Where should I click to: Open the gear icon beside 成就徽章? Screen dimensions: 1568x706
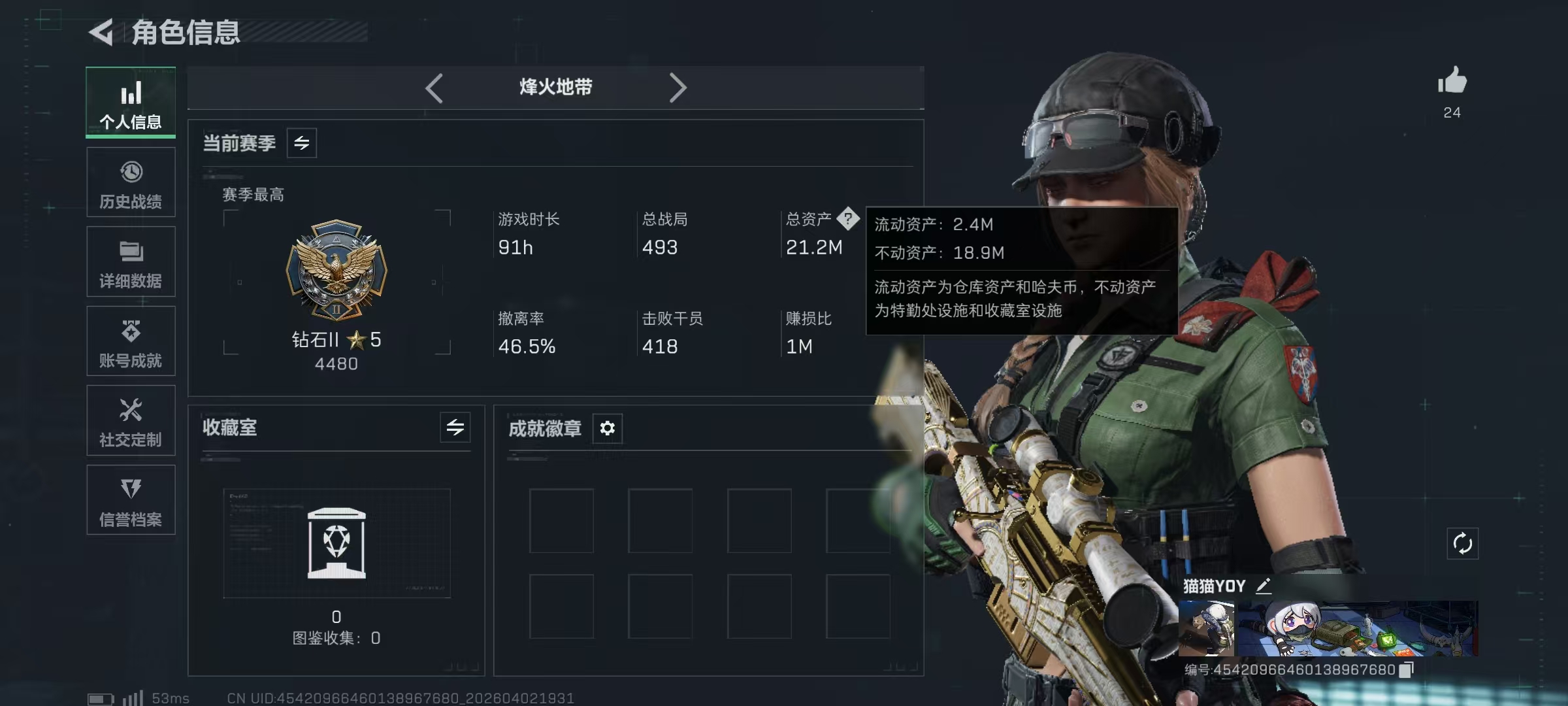click(x=608, y=428)
